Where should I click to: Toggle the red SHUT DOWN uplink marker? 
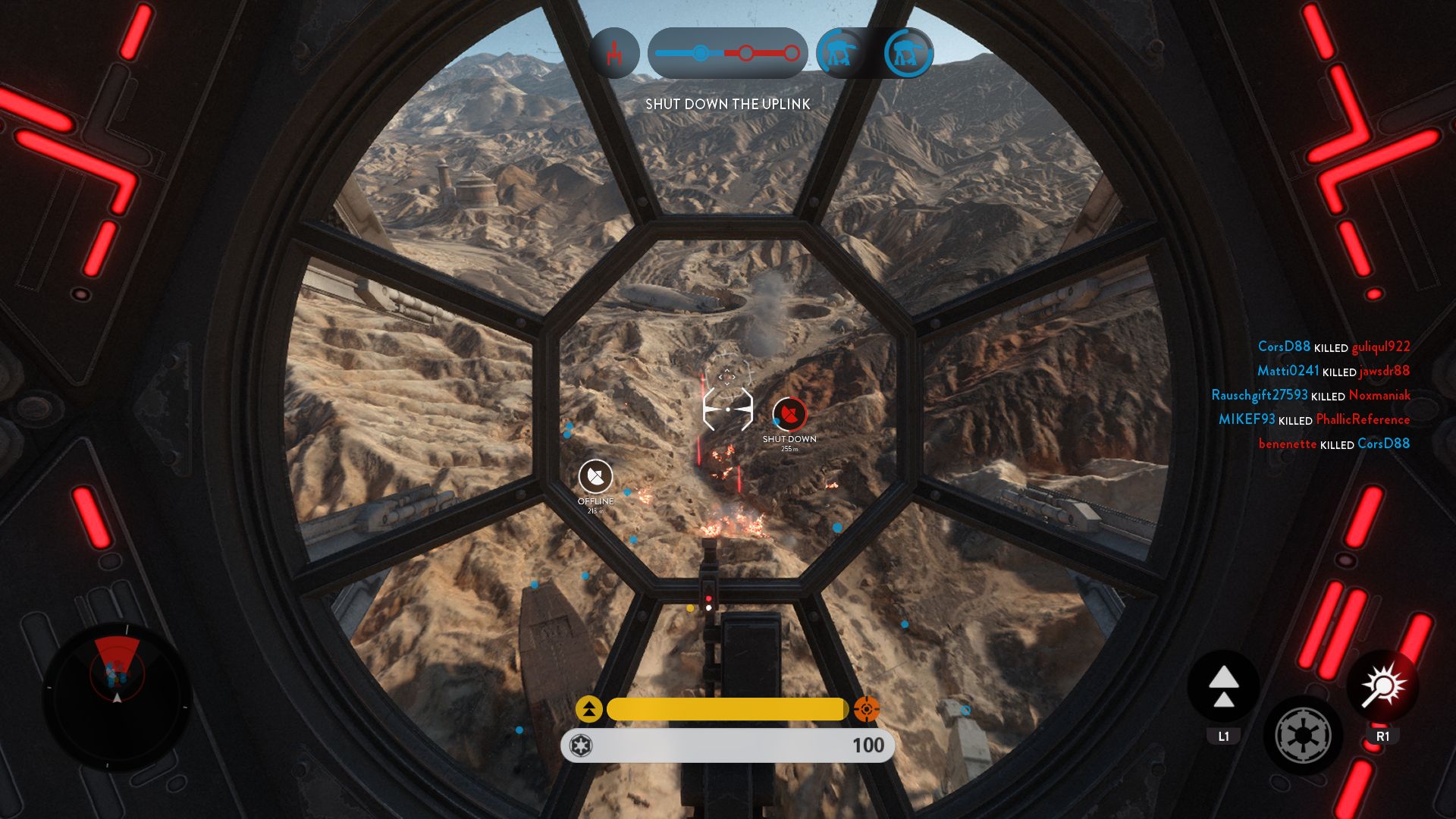click(789, 413)
